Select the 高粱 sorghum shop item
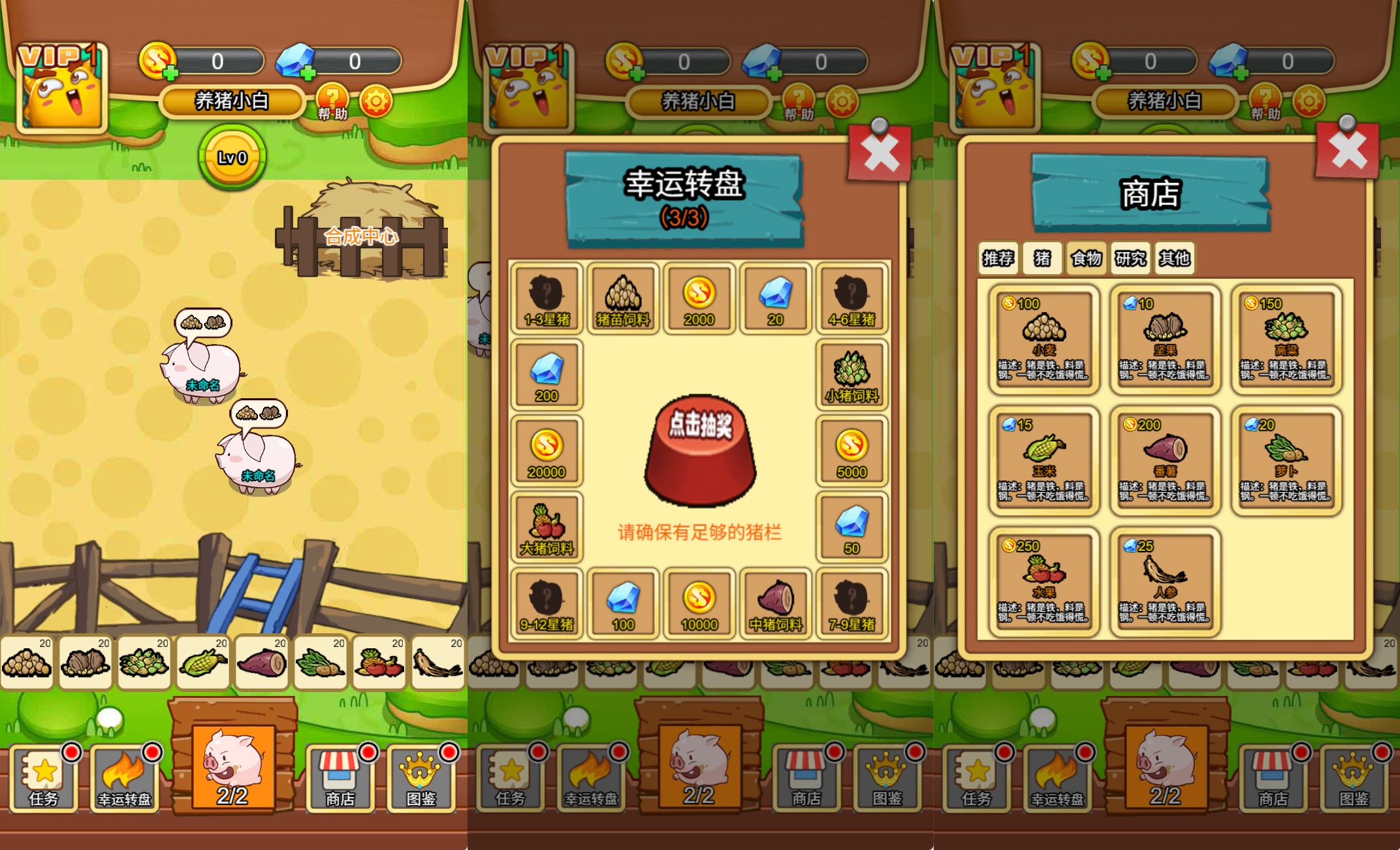The height and width of the screenshot is (850, 1400). pos(1286,339)
